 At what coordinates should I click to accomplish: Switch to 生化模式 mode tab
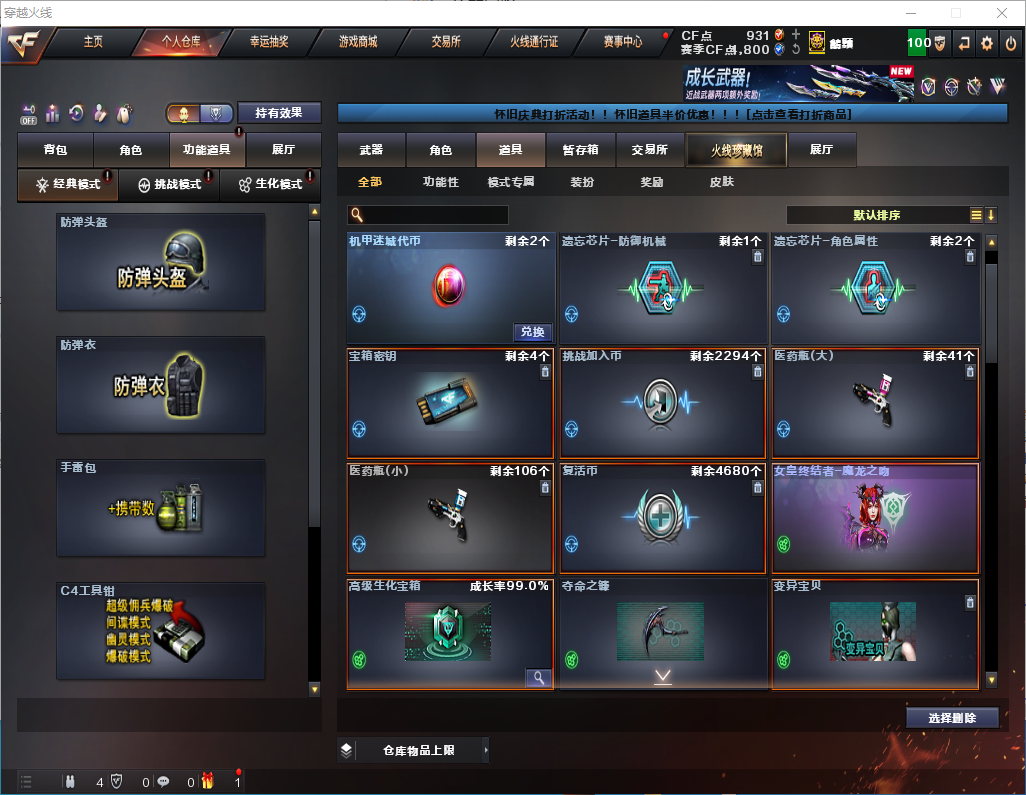pos(270,185)
